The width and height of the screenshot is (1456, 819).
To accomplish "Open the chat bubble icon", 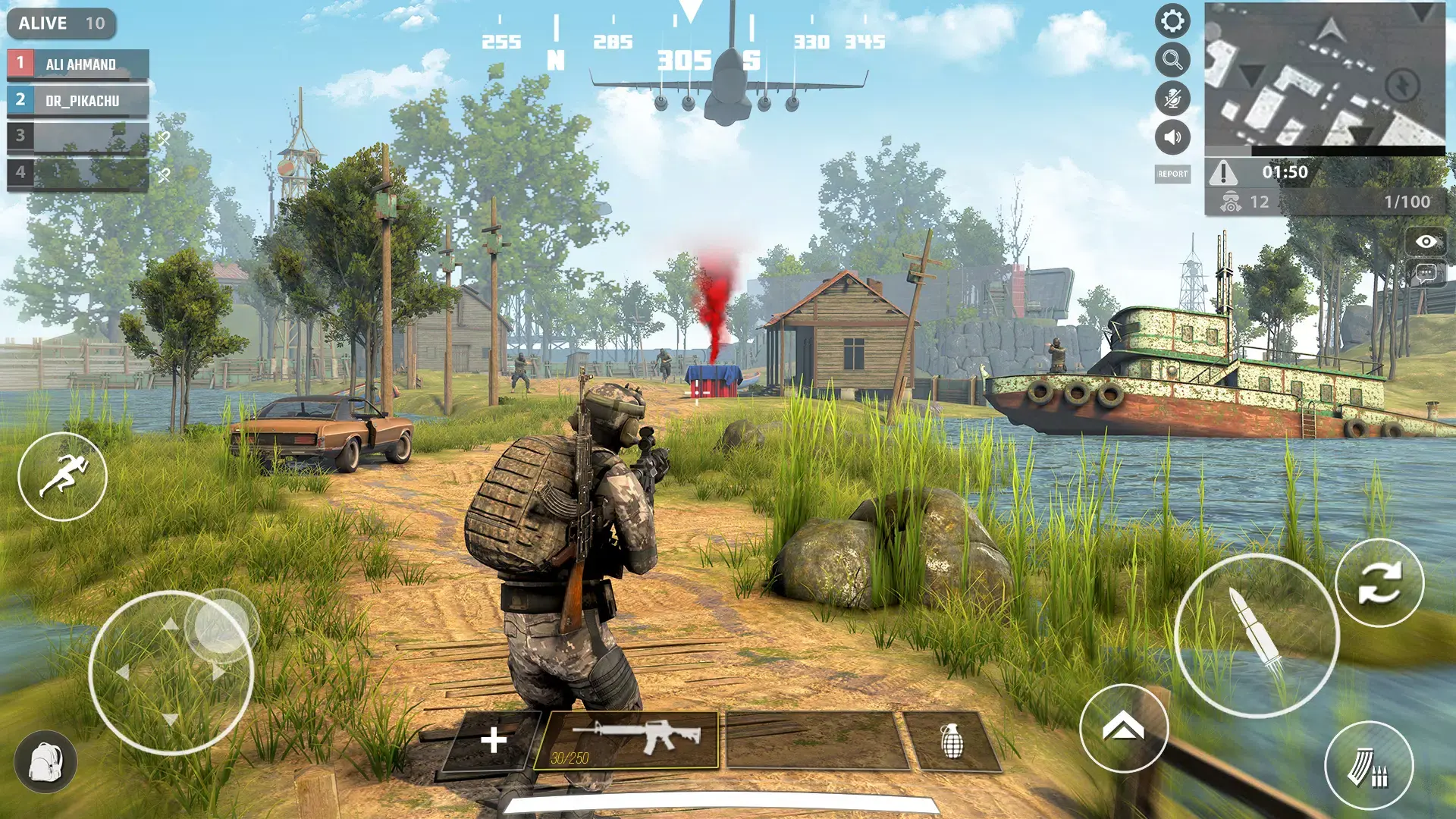I will [1426, 273].
